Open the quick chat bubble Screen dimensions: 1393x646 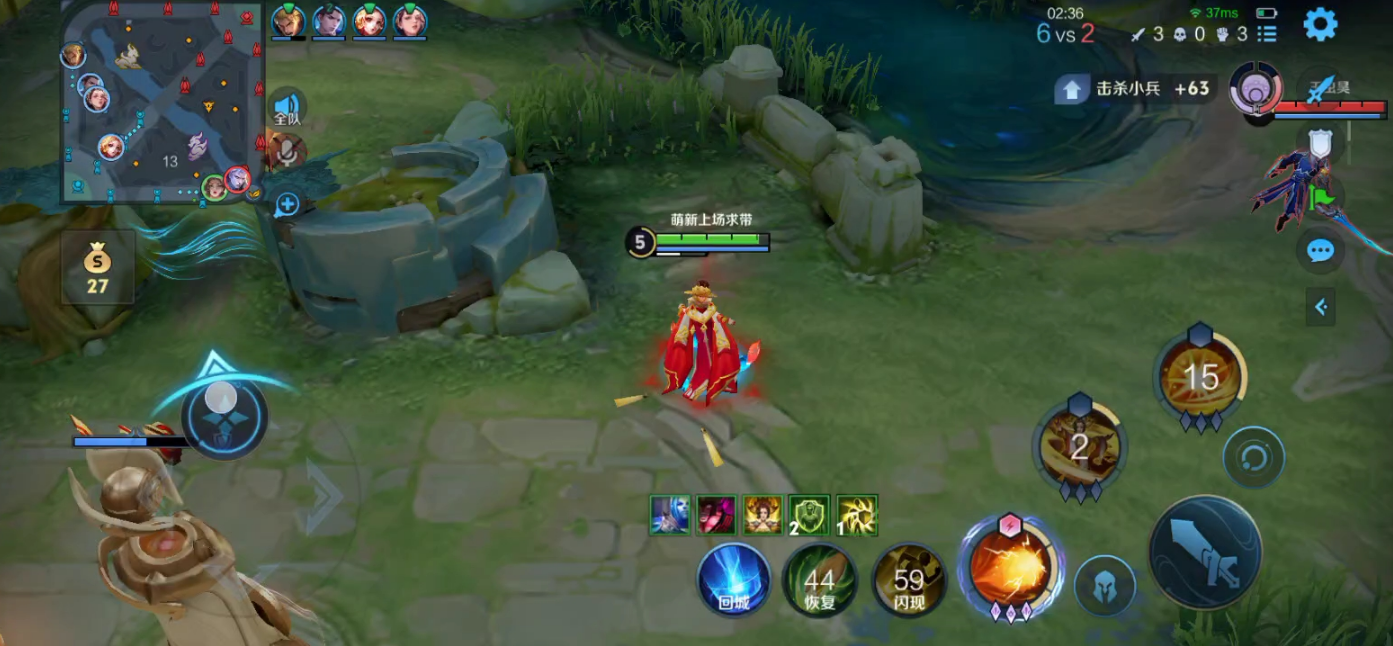(1320, 250)
